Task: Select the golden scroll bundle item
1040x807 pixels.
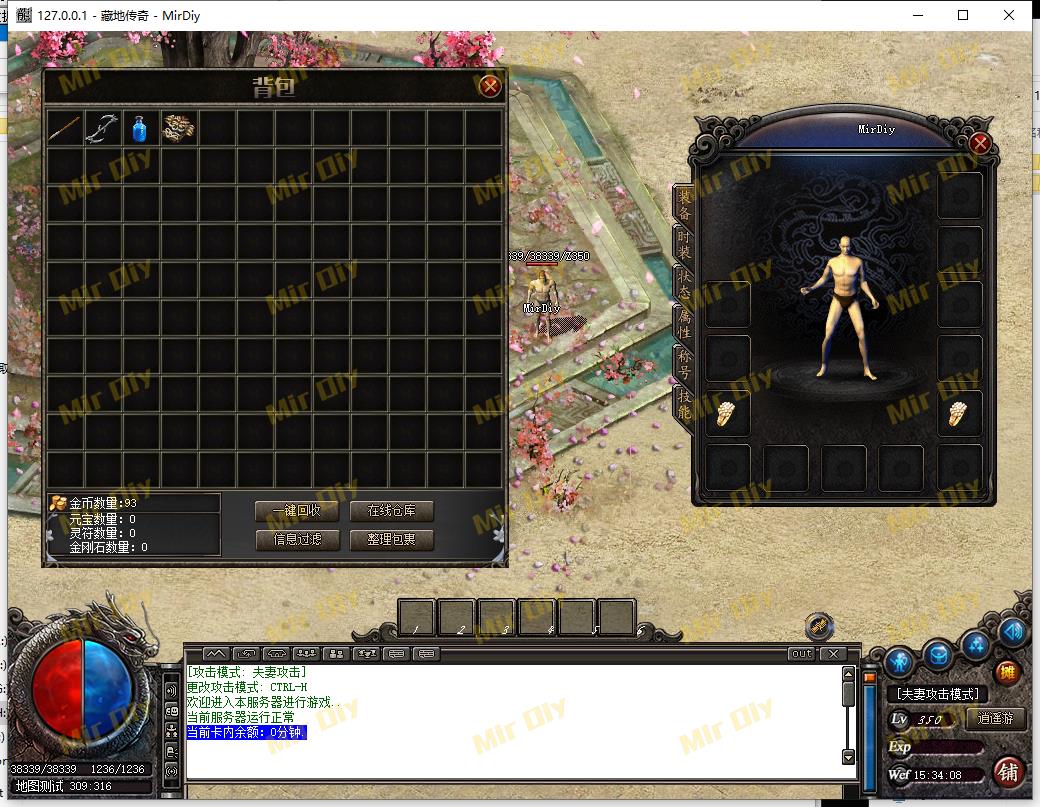Action: tap(179, 128)
